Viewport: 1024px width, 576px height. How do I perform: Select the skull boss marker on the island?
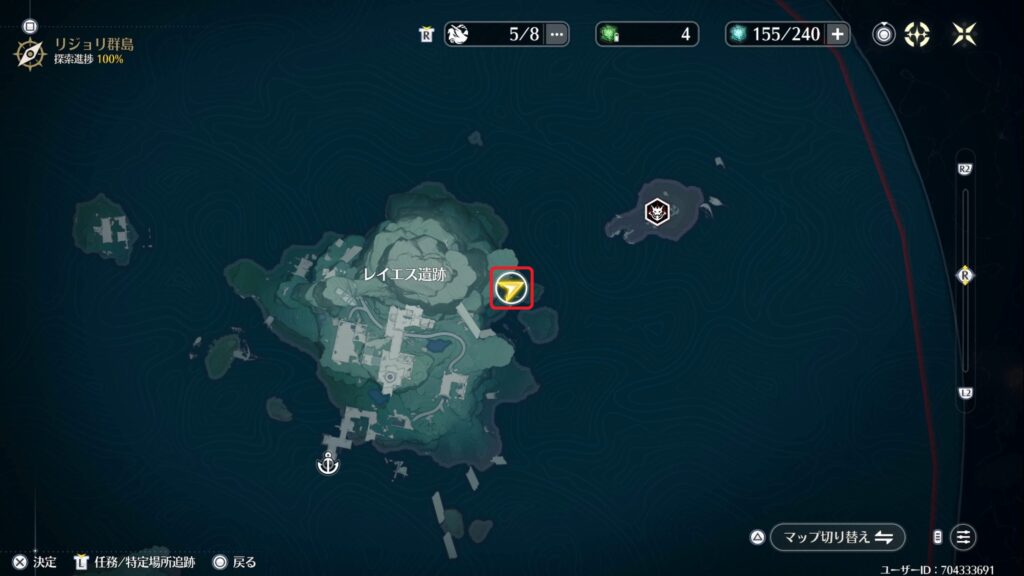[x=654, y=211]
